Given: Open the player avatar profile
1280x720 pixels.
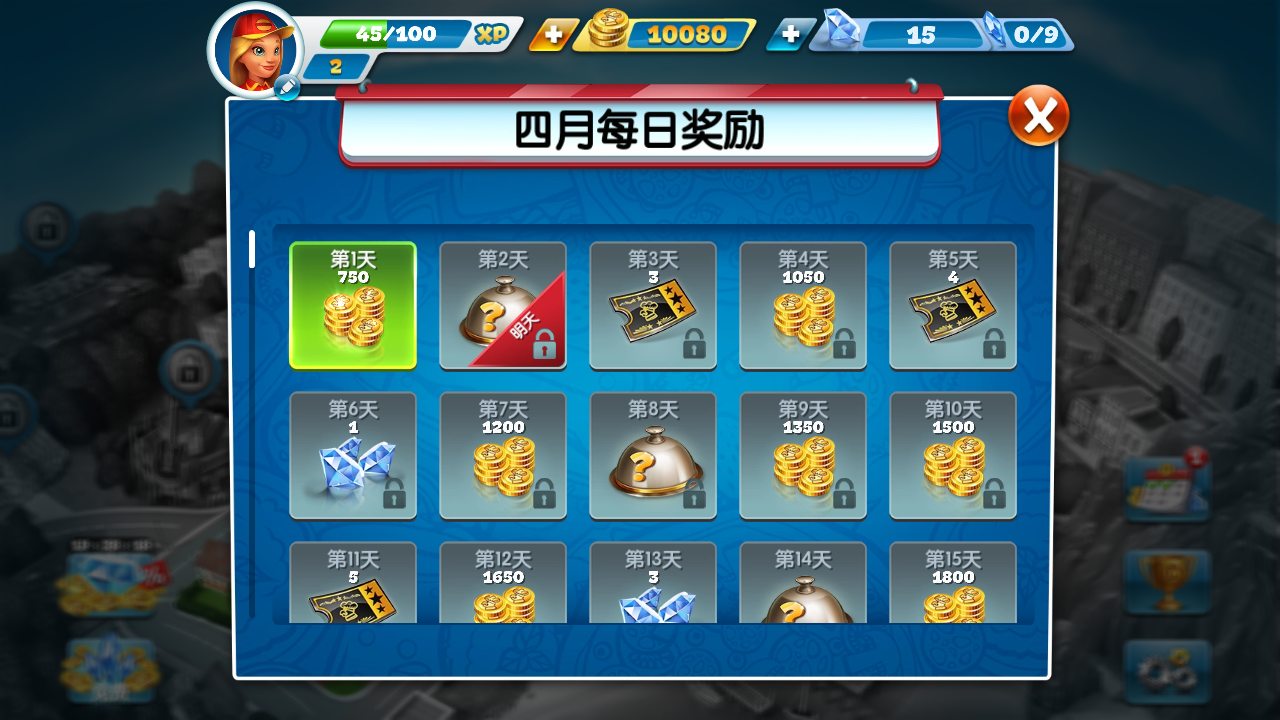Looking at the screenshot, I should pos(254,48).
